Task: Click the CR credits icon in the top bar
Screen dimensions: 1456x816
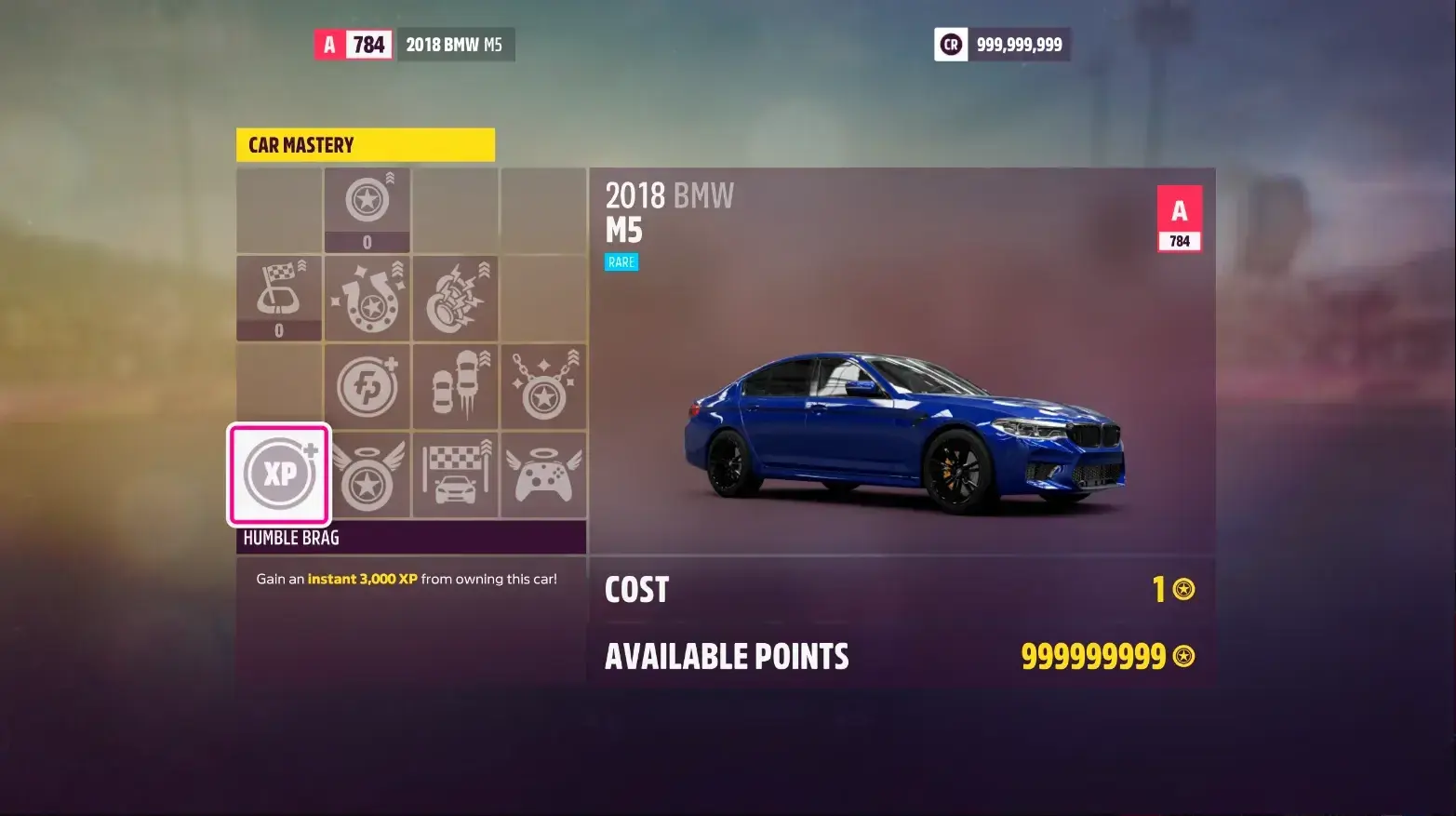Action: 950,44
